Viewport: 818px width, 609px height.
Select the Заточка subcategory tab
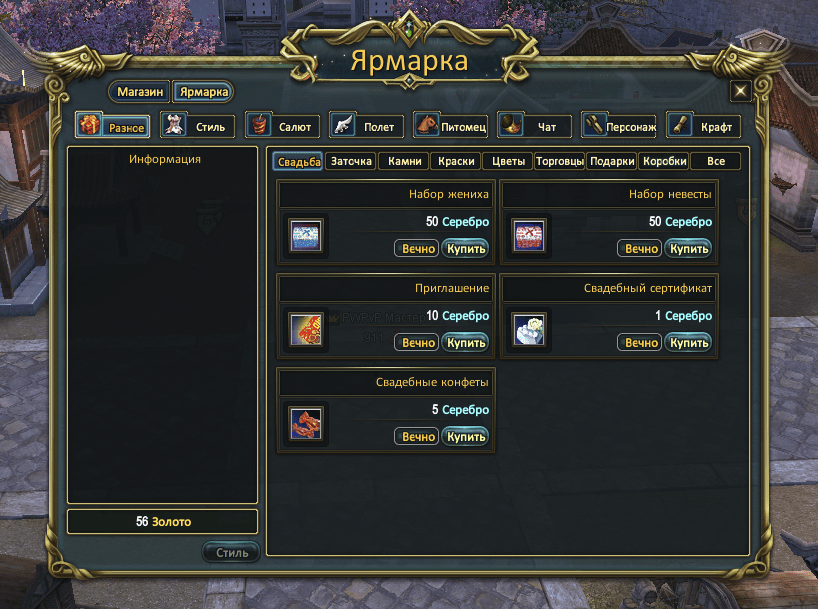(351, 161)
